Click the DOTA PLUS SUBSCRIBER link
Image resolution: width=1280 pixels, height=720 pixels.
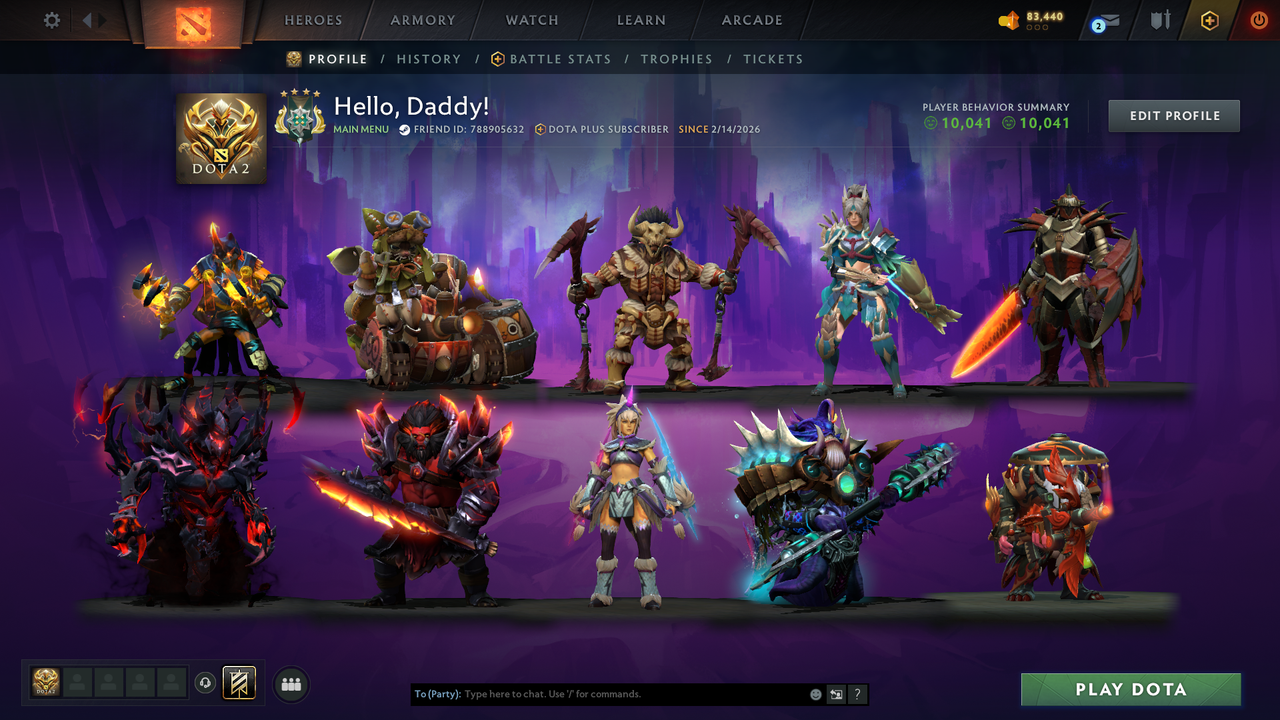pyautogui.click(x=601, y=129)
